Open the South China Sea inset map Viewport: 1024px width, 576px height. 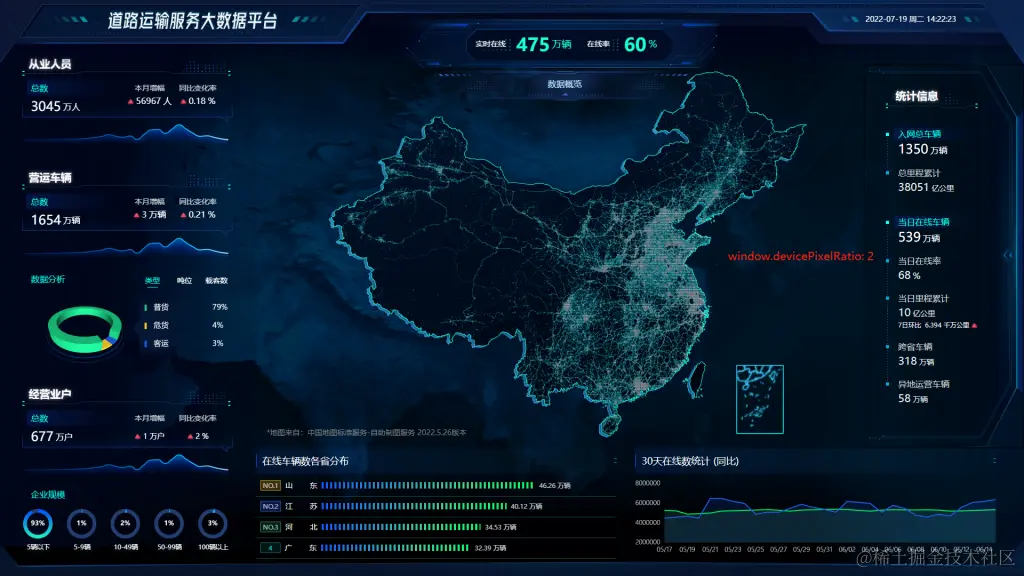tap(759, 398)
